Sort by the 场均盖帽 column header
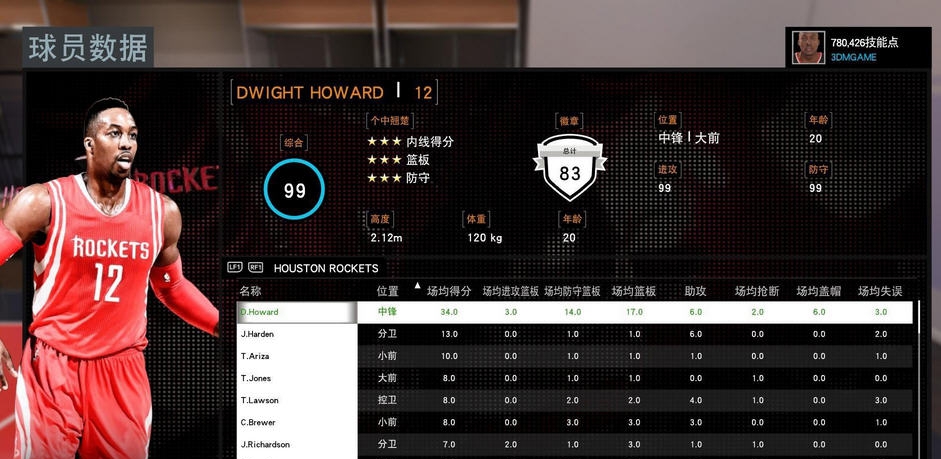The width and height of the screenshot is (941, 459). point(818,291)
